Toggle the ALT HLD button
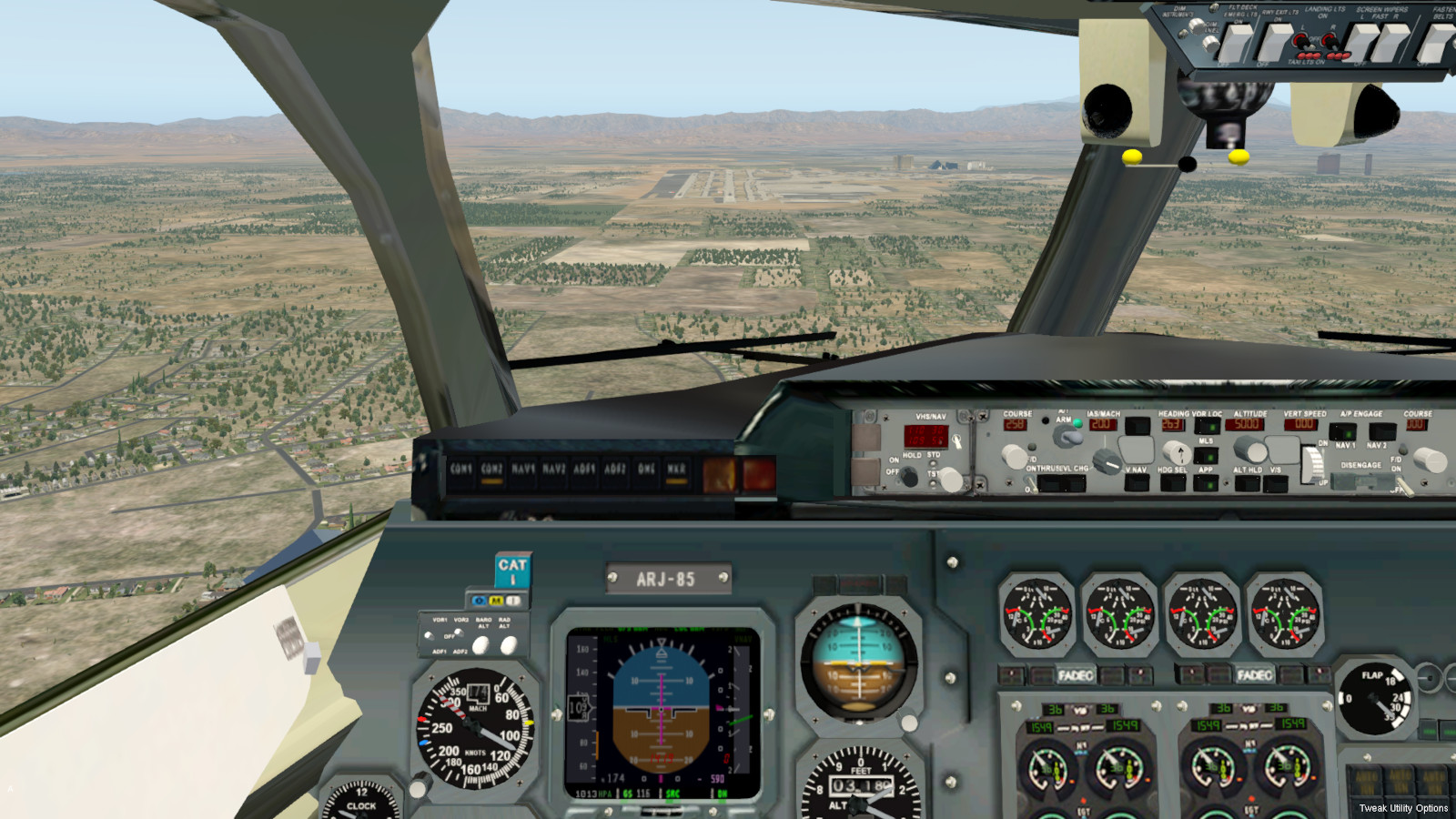The height and width of the screenshot is (819, 1456). coord(1247,482)
